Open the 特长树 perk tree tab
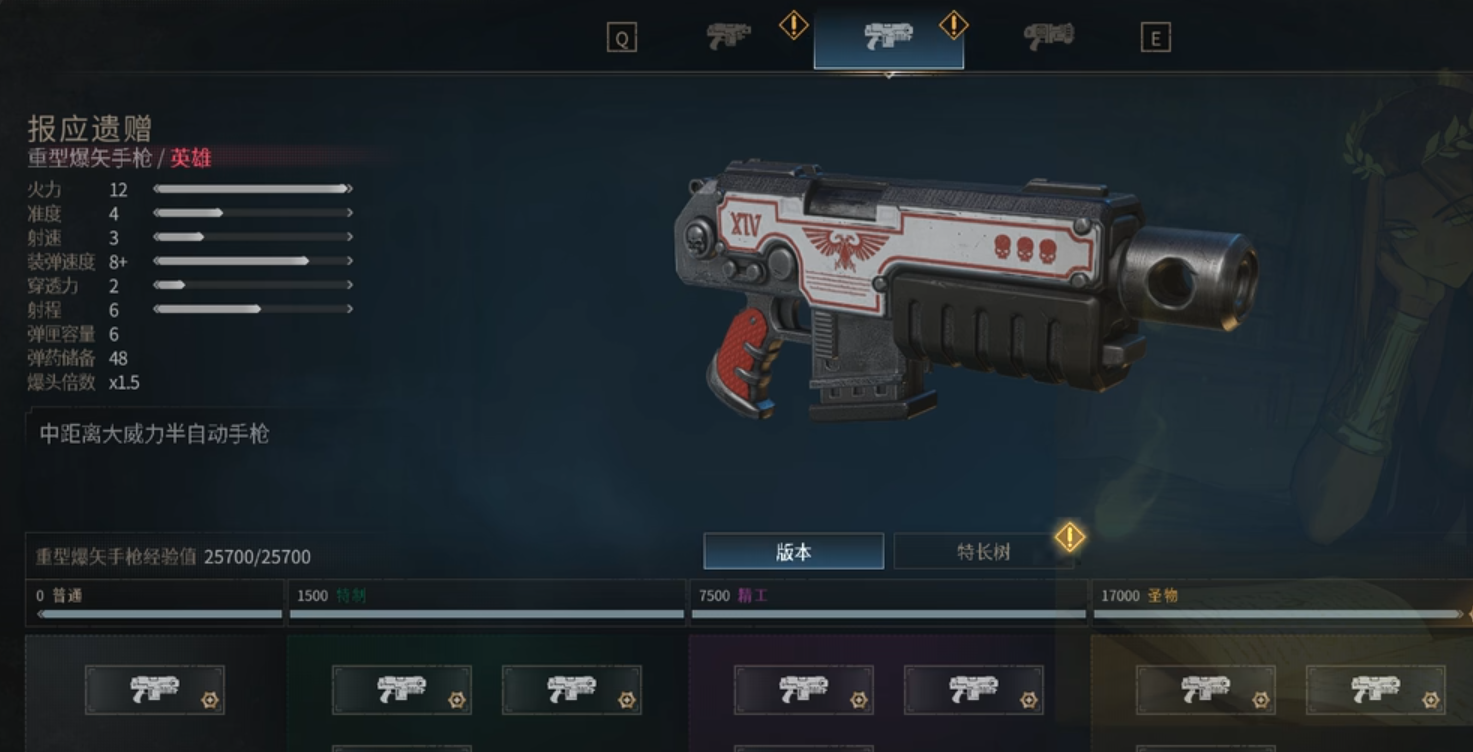This screenshot has height=752, width=1473. point(983,551)
